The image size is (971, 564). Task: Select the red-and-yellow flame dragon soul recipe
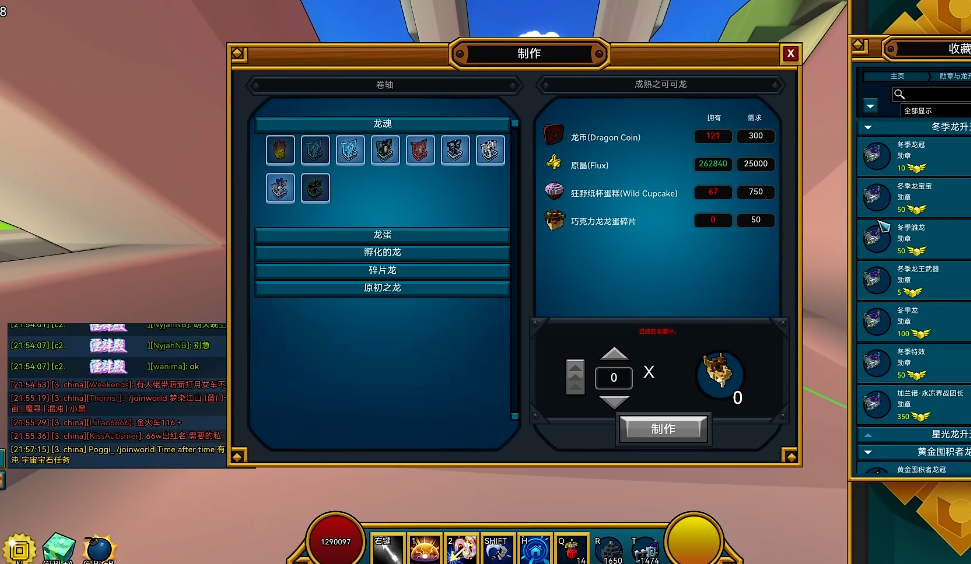[281, 151]
